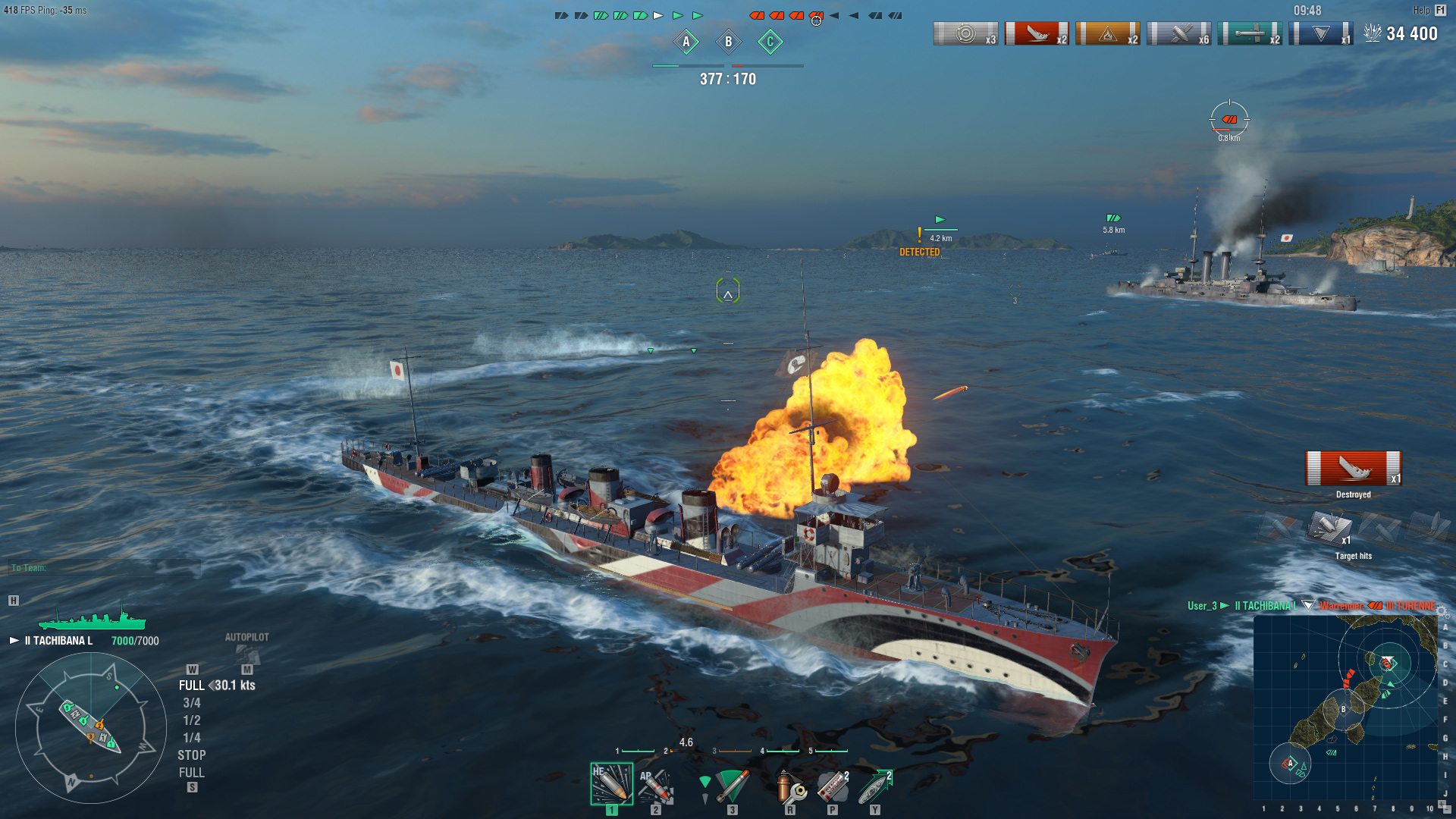Screen dimensions: 1456x819
Task: Click the Destroyed ribbon at the top
Action: click(1036, 34)
